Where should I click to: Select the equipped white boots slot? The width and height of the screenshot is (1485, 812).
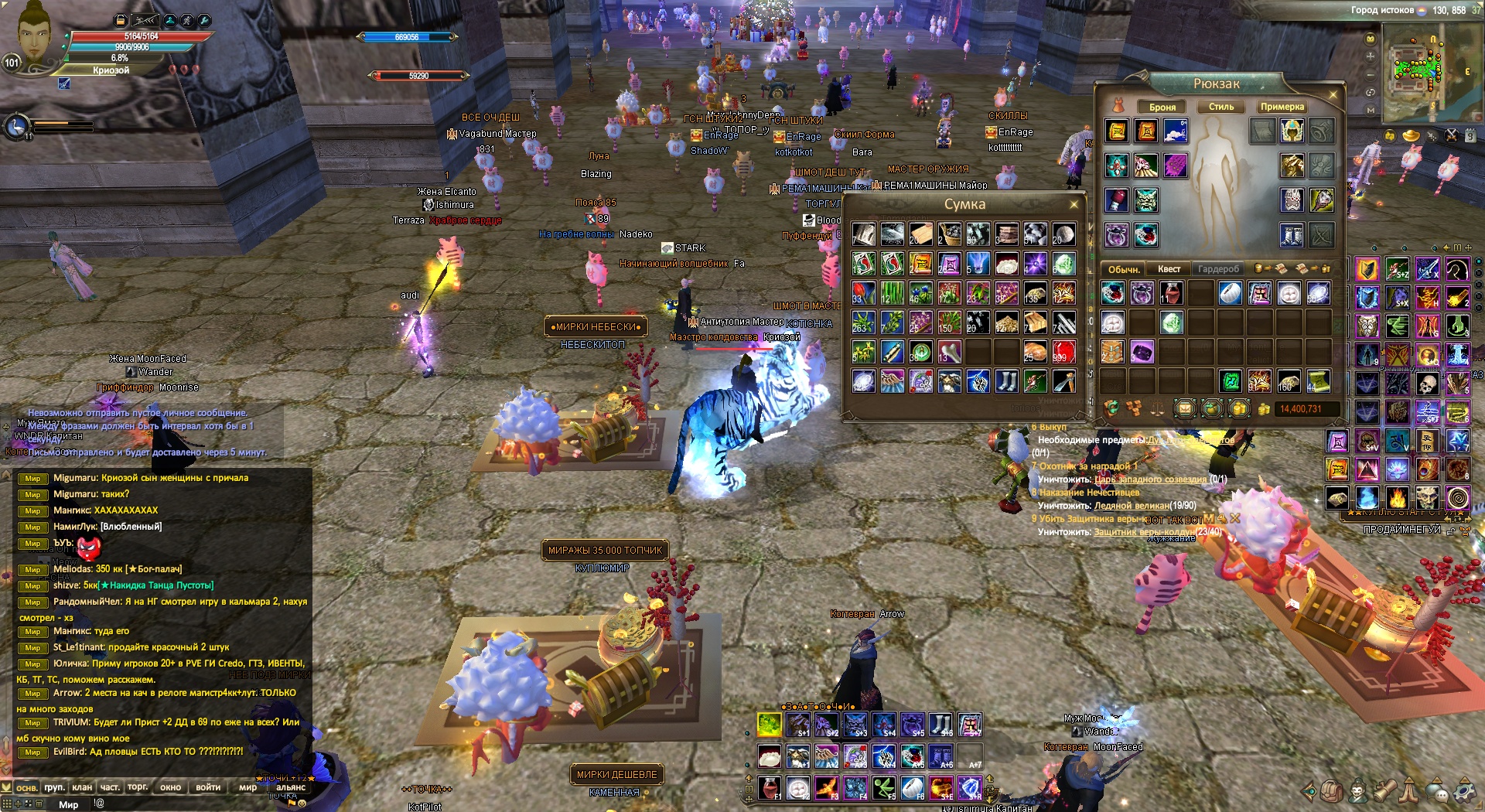tap(1292, 235)
